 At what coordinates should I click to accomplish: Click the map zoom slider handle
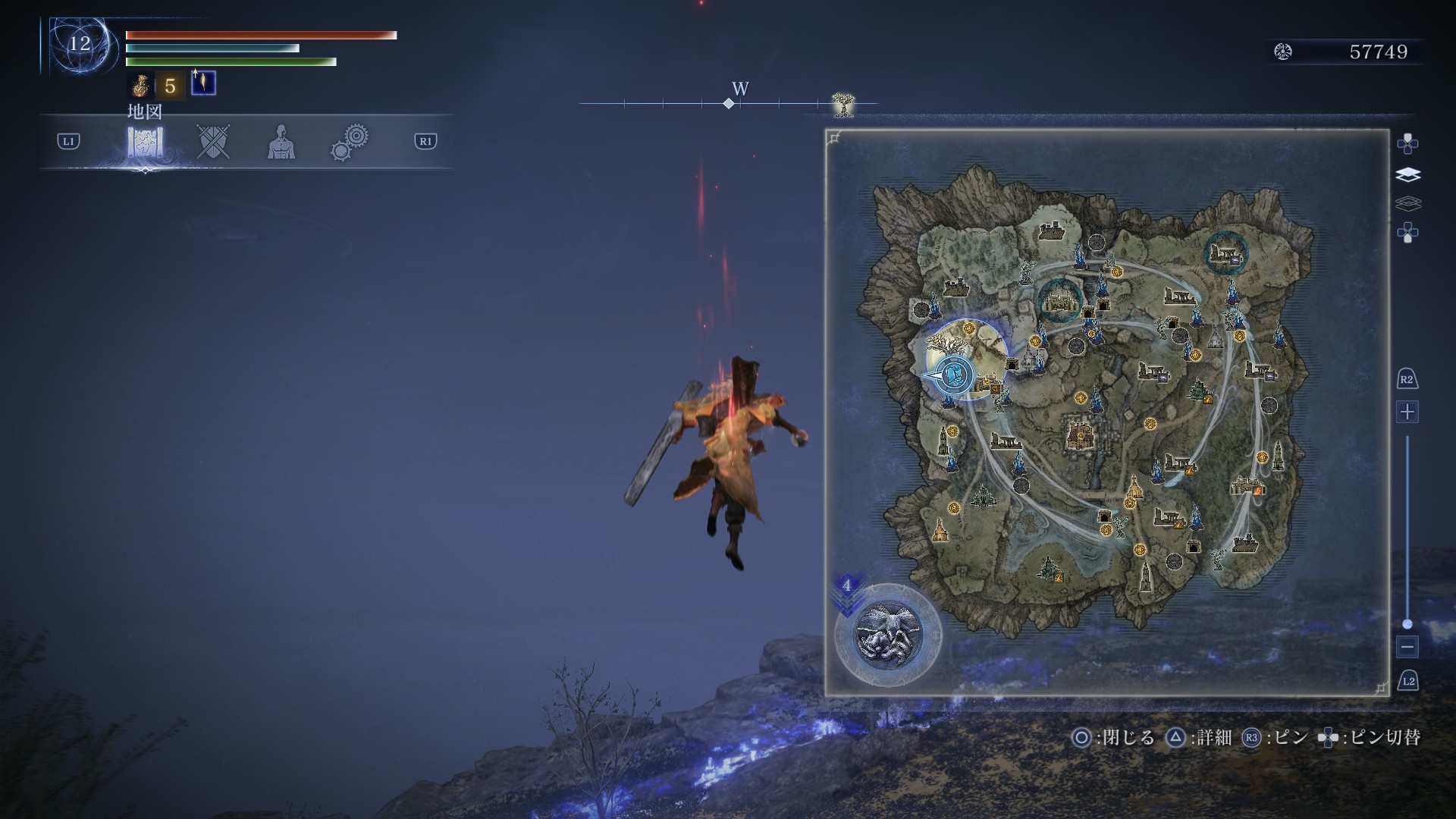(x=1407, y=624)
